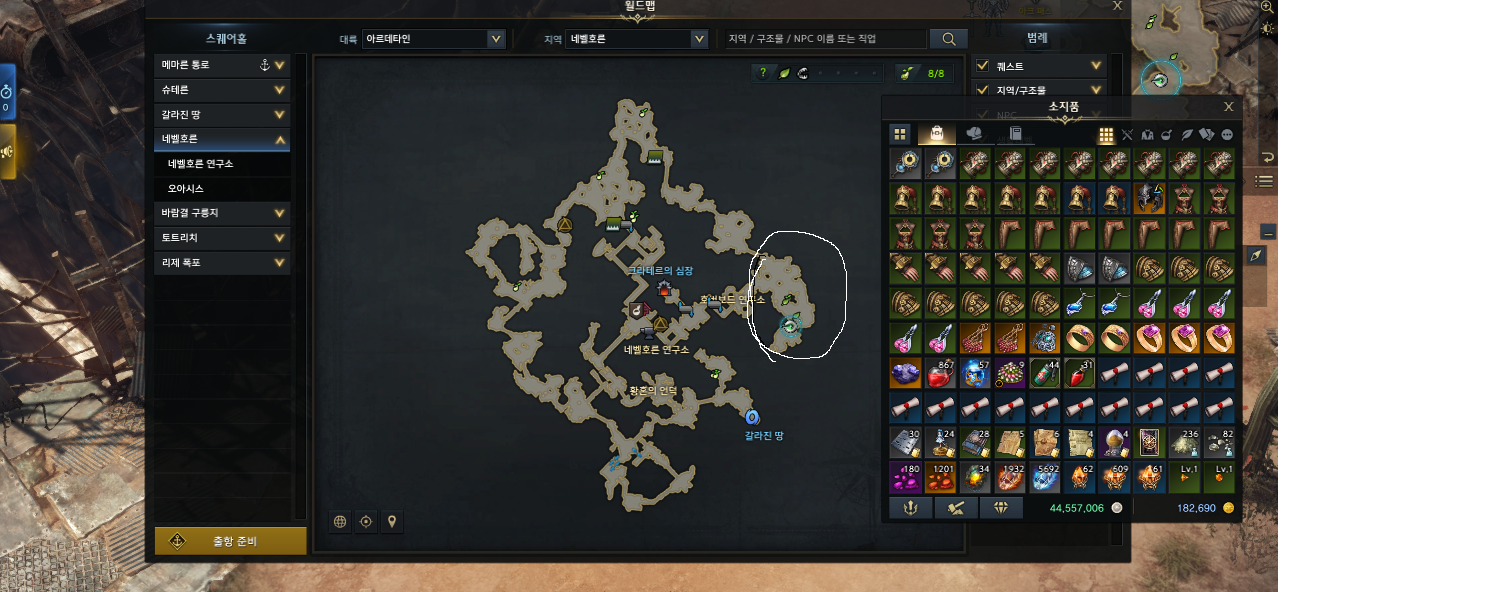Expand the 리제 폭포 area entry
Screen dimensions: 1500x592
pyautogui.click(x=280, y=263)
